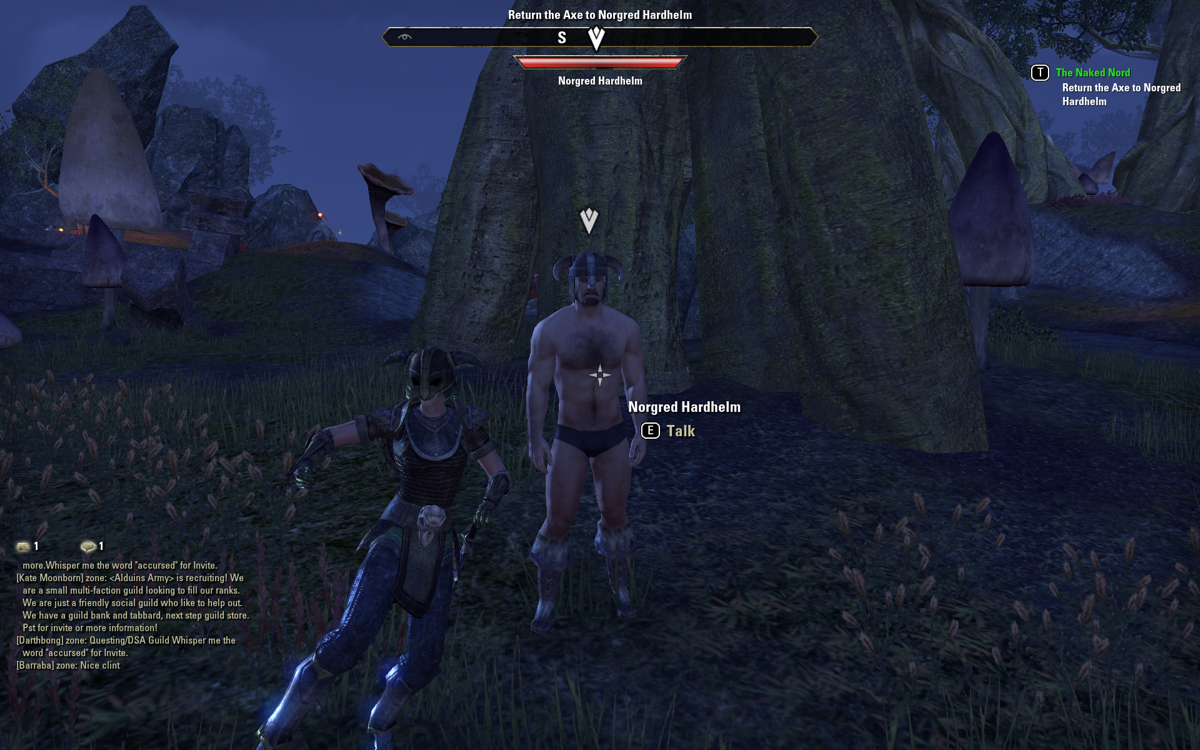Open the mail notification envelope icon

pos(23,547)
